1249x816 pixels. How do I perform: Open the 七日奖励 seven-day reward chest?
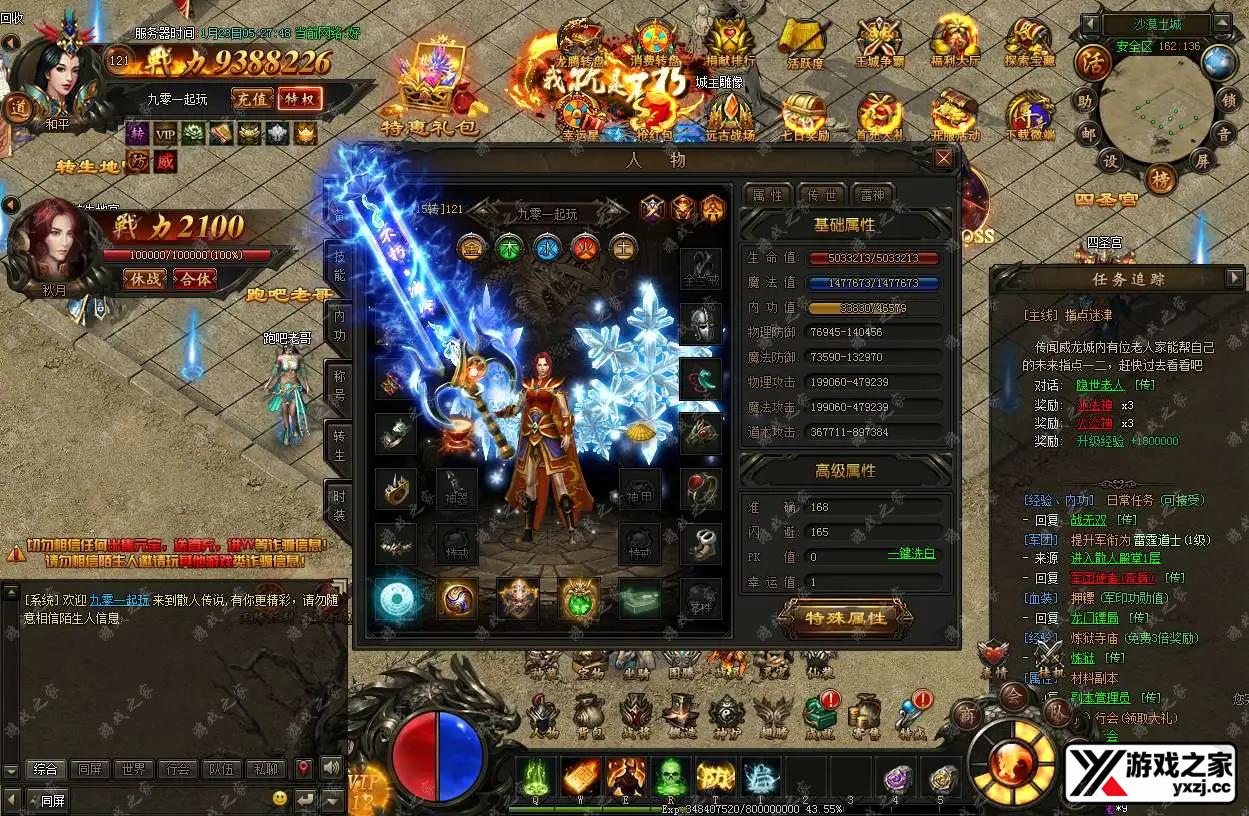pos(802,118)
